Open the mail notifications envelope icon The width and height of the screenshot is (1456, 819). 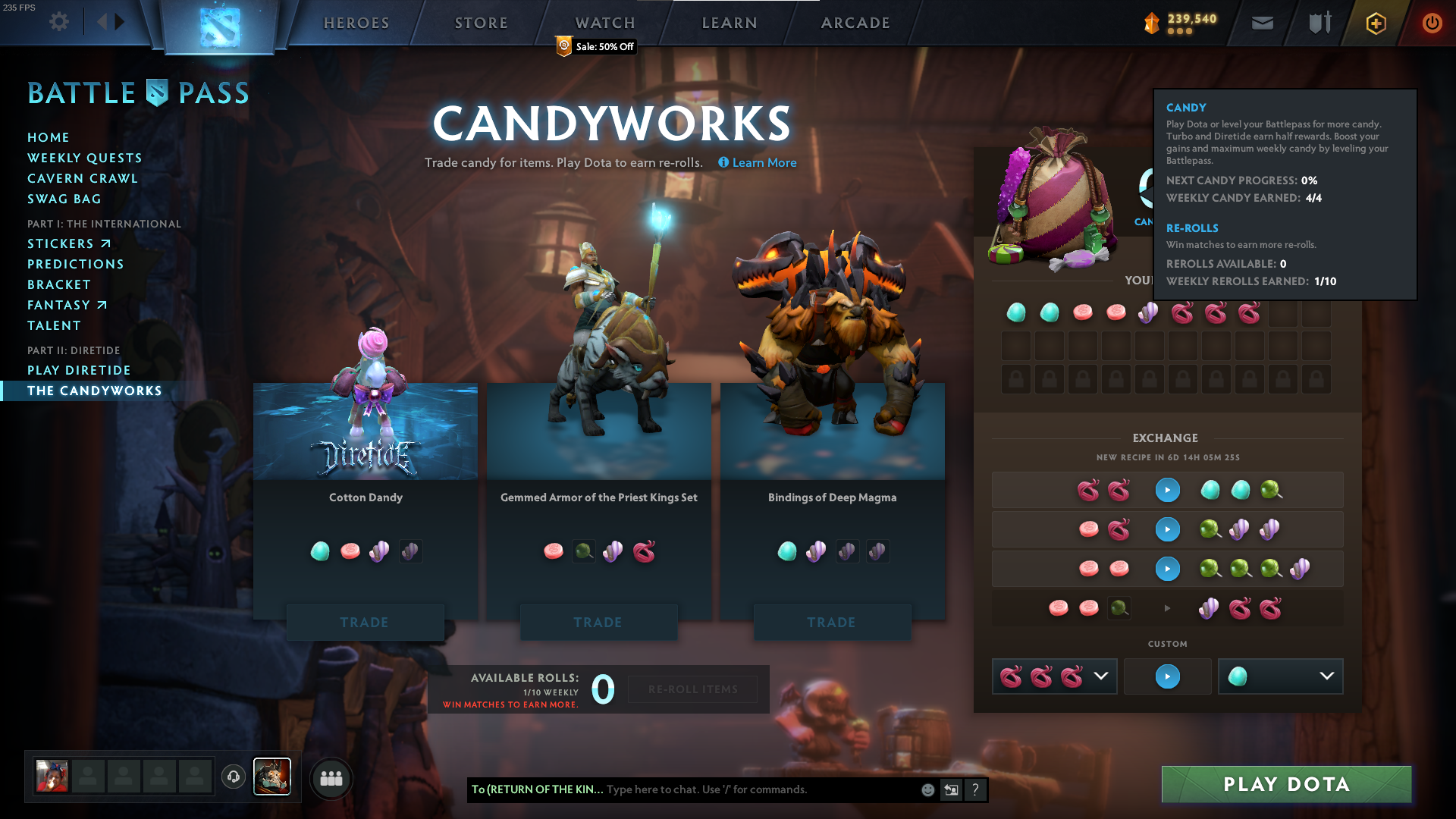tap(1261, 23)
